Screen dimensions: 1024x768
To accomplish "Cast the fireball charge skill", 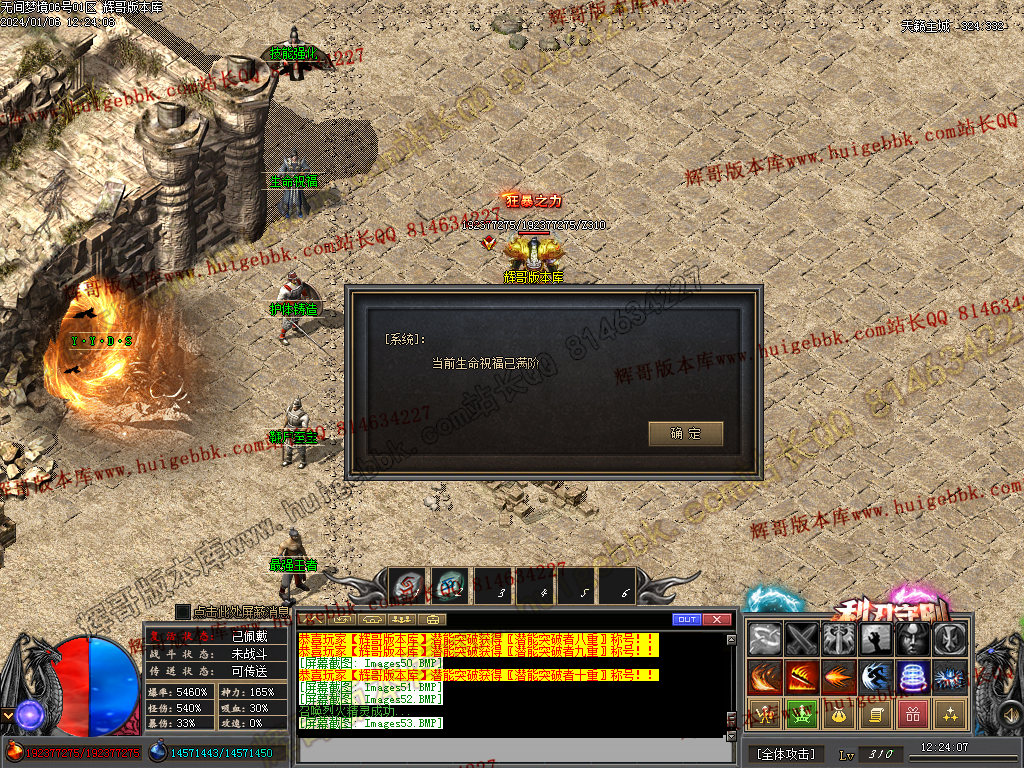I will pyautogui.click(x=839, y=677).
